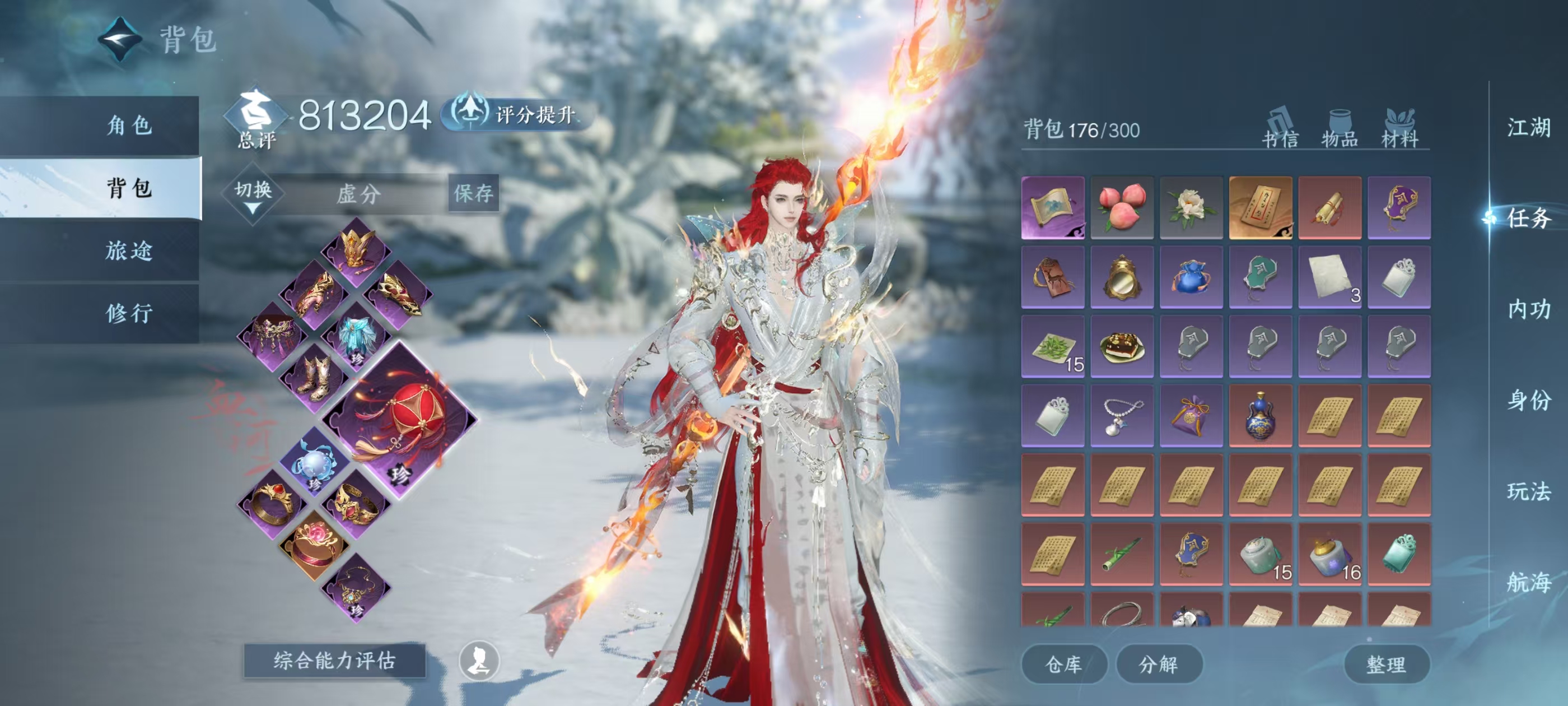1568x706 pixels.
Task: Open the 内功 inner skills menu
Action: click(1528, 309)
